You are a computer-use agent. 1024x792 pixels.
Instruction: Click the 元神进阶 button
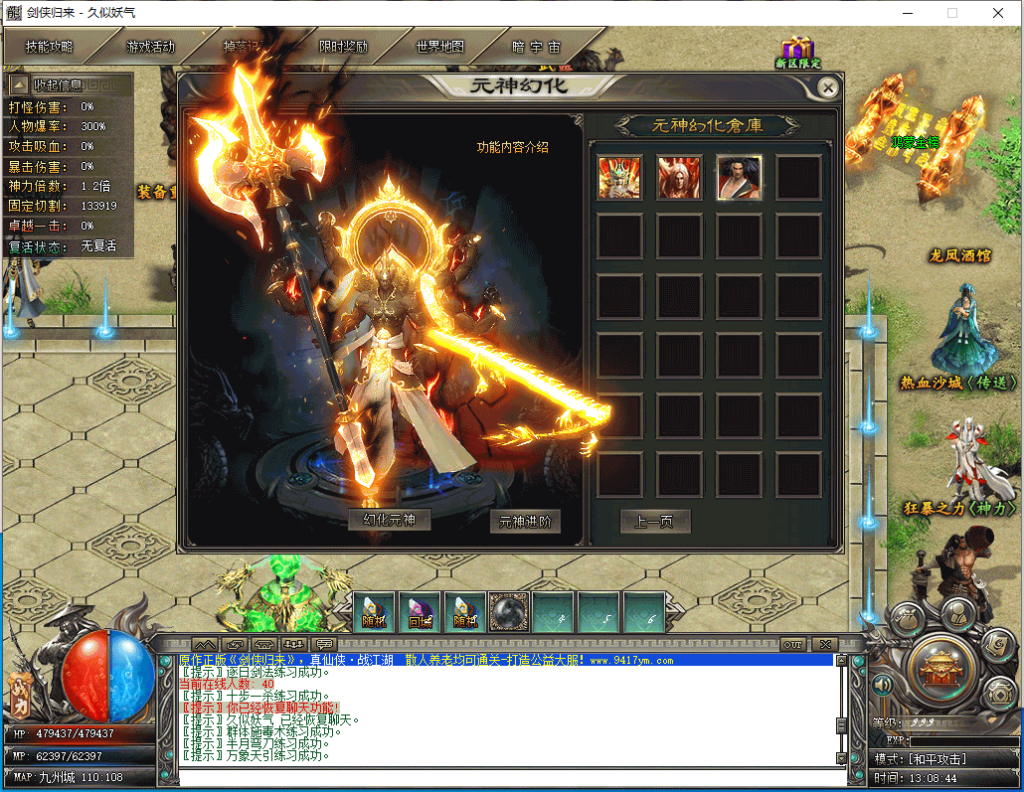pyautogui.click(x=525, y=521)
